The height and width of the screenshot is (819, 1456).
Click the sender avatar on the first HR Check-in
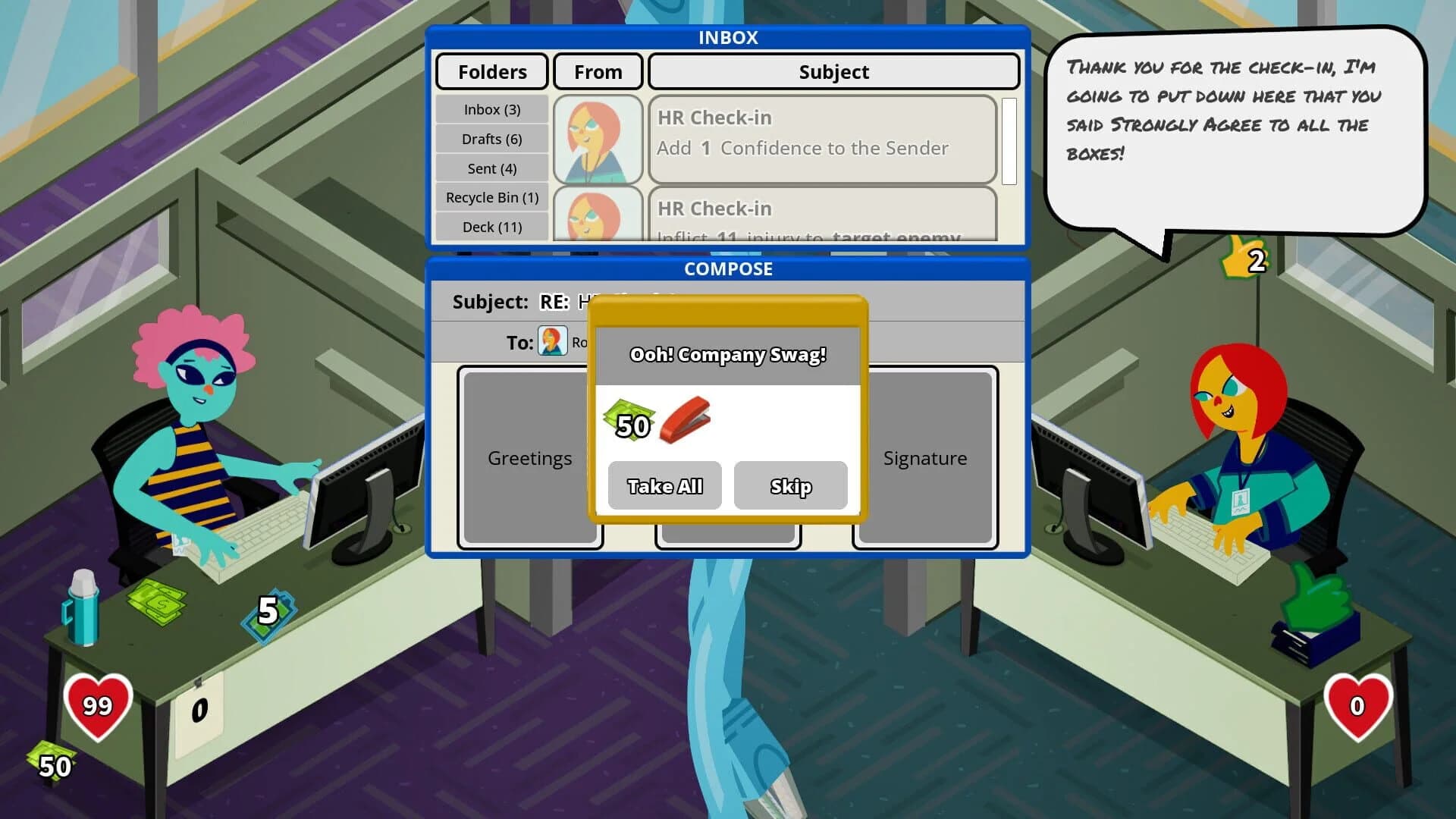tap(598, 140)
